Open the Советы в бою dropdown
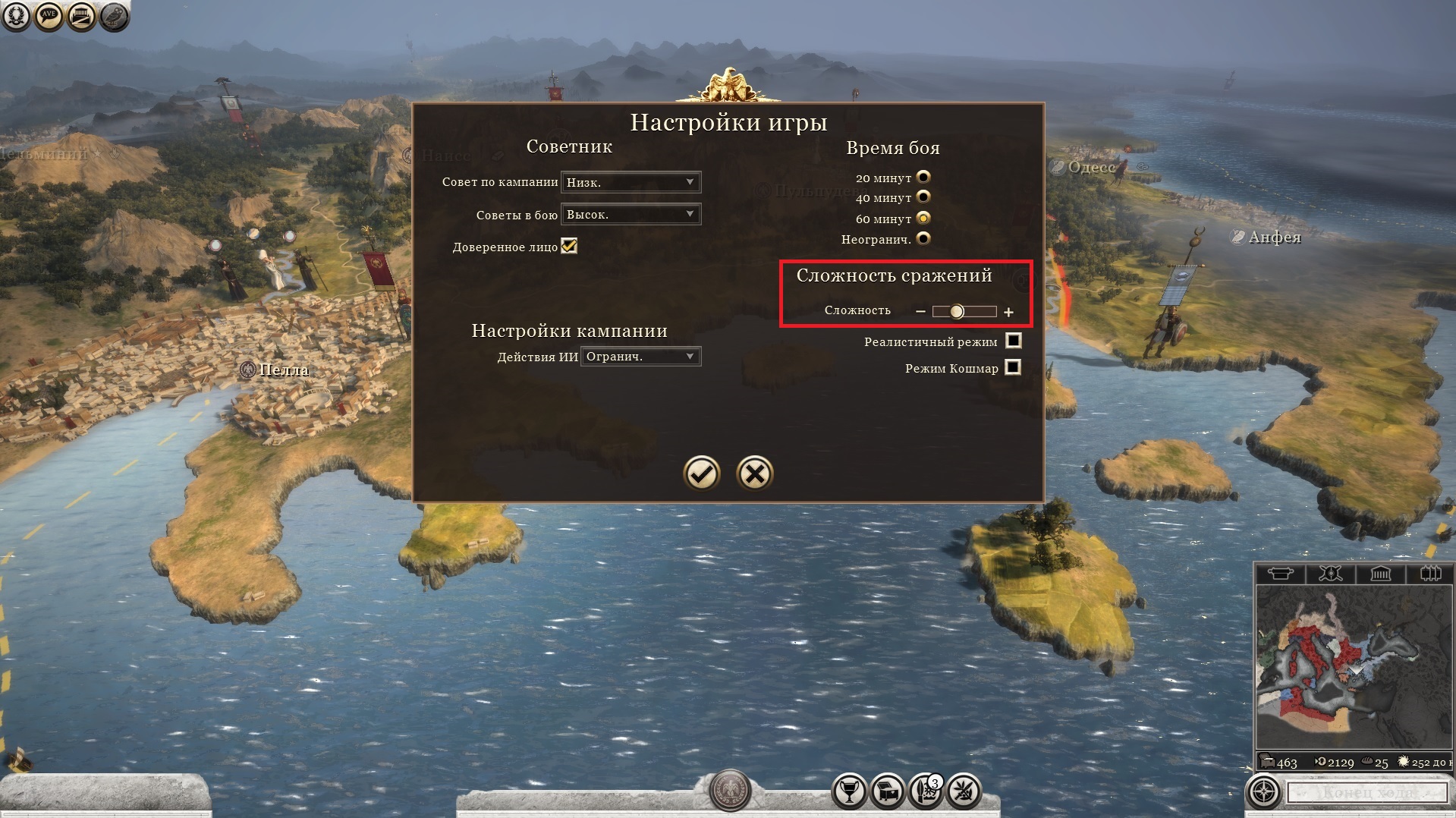This screenshot has height=818, width=1456. (x=631, y=215)
